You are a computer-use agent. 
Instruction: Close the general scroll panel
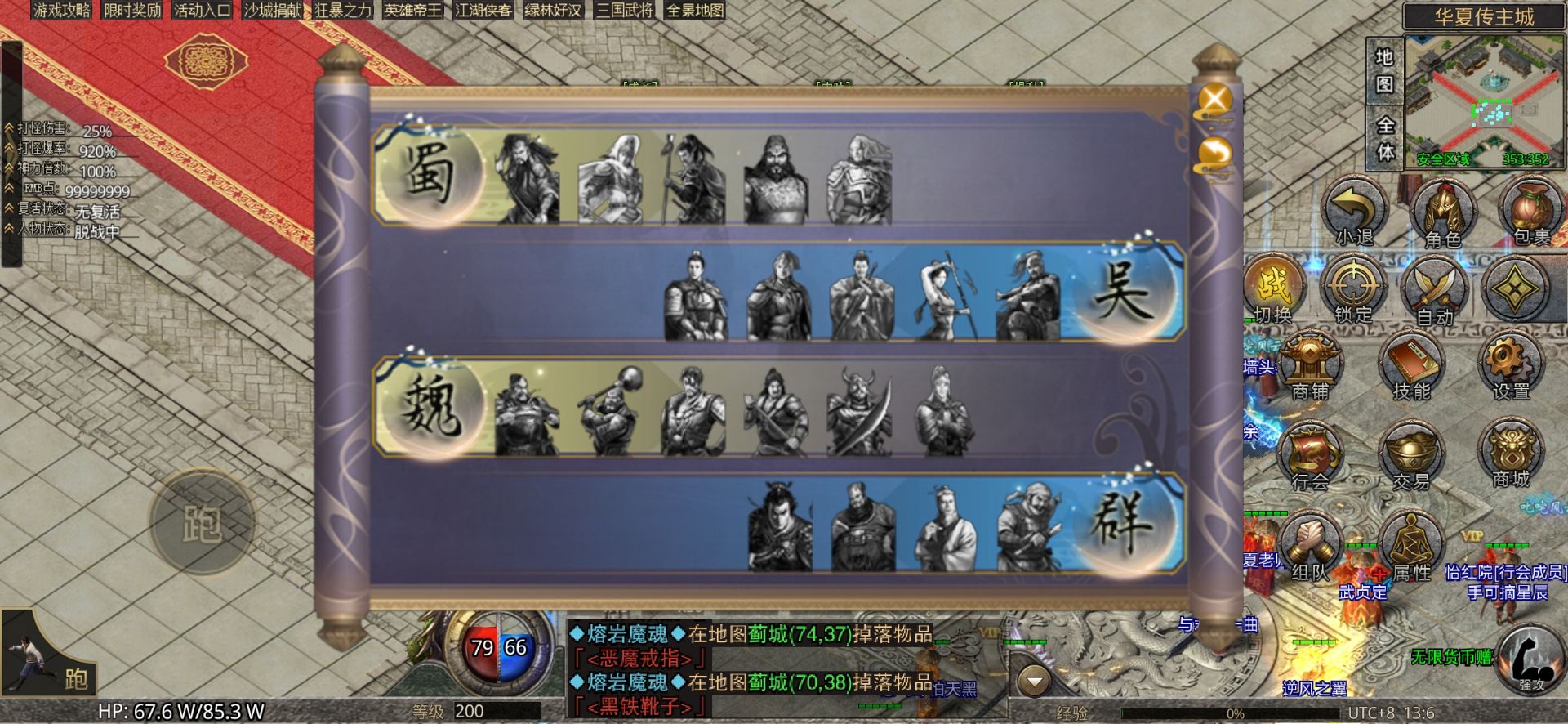pos(1215,101)
